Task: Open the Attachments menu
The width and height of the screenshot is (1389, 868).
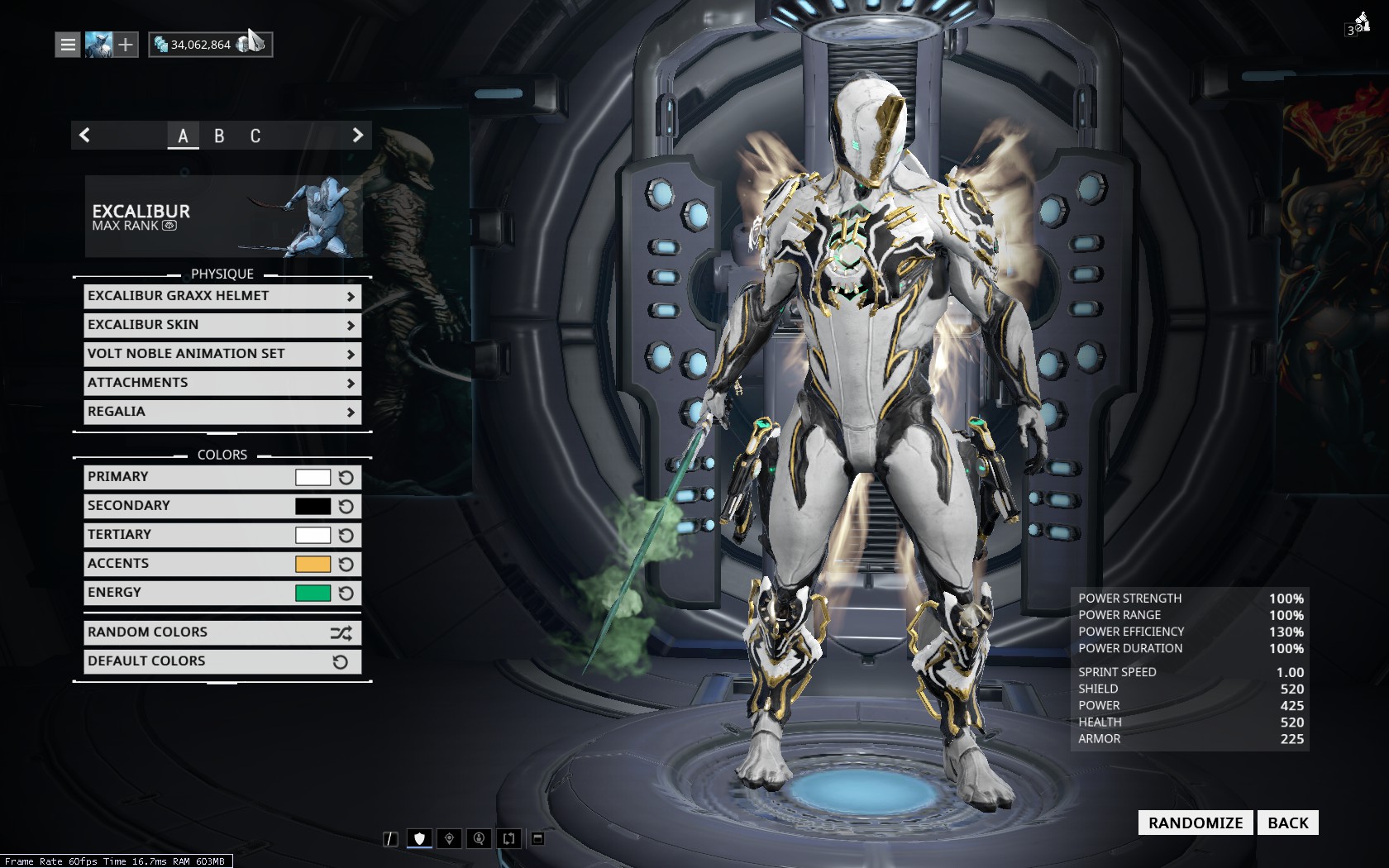Action: (222, 383)
